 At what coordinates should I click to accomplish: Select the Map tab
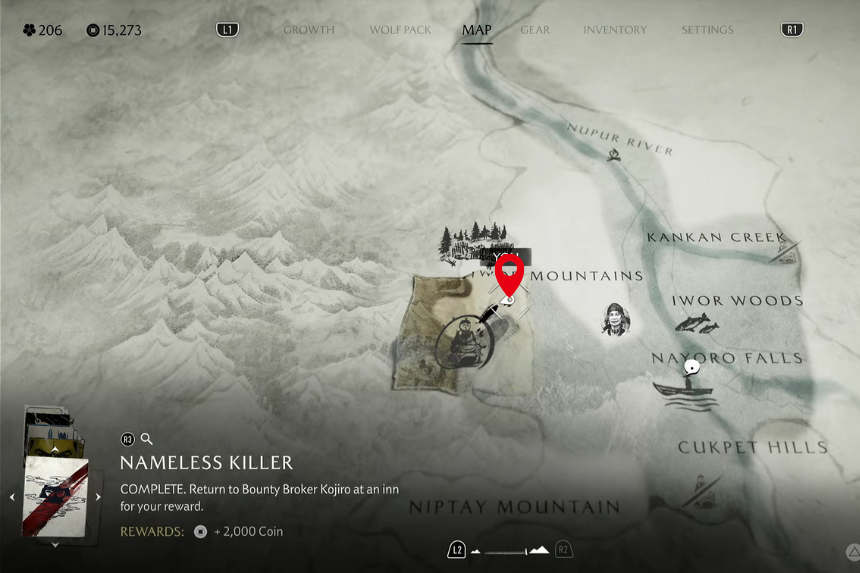point(477,30)
